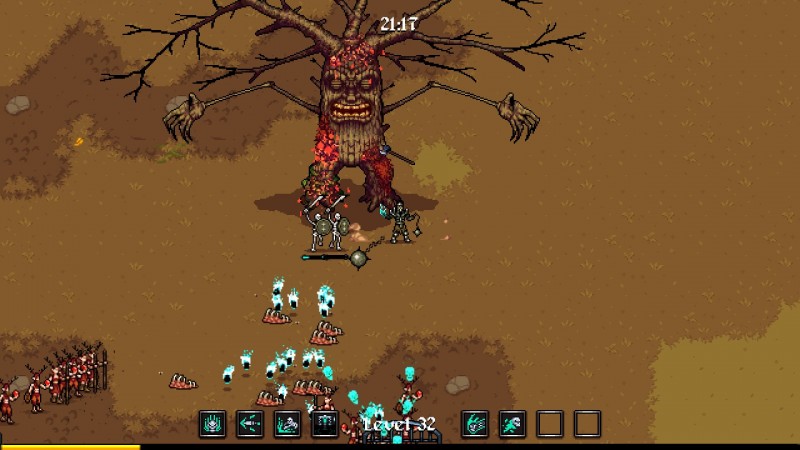Select the skull ability icon
This screenshot has height=450, width=800.
point(213,424)
